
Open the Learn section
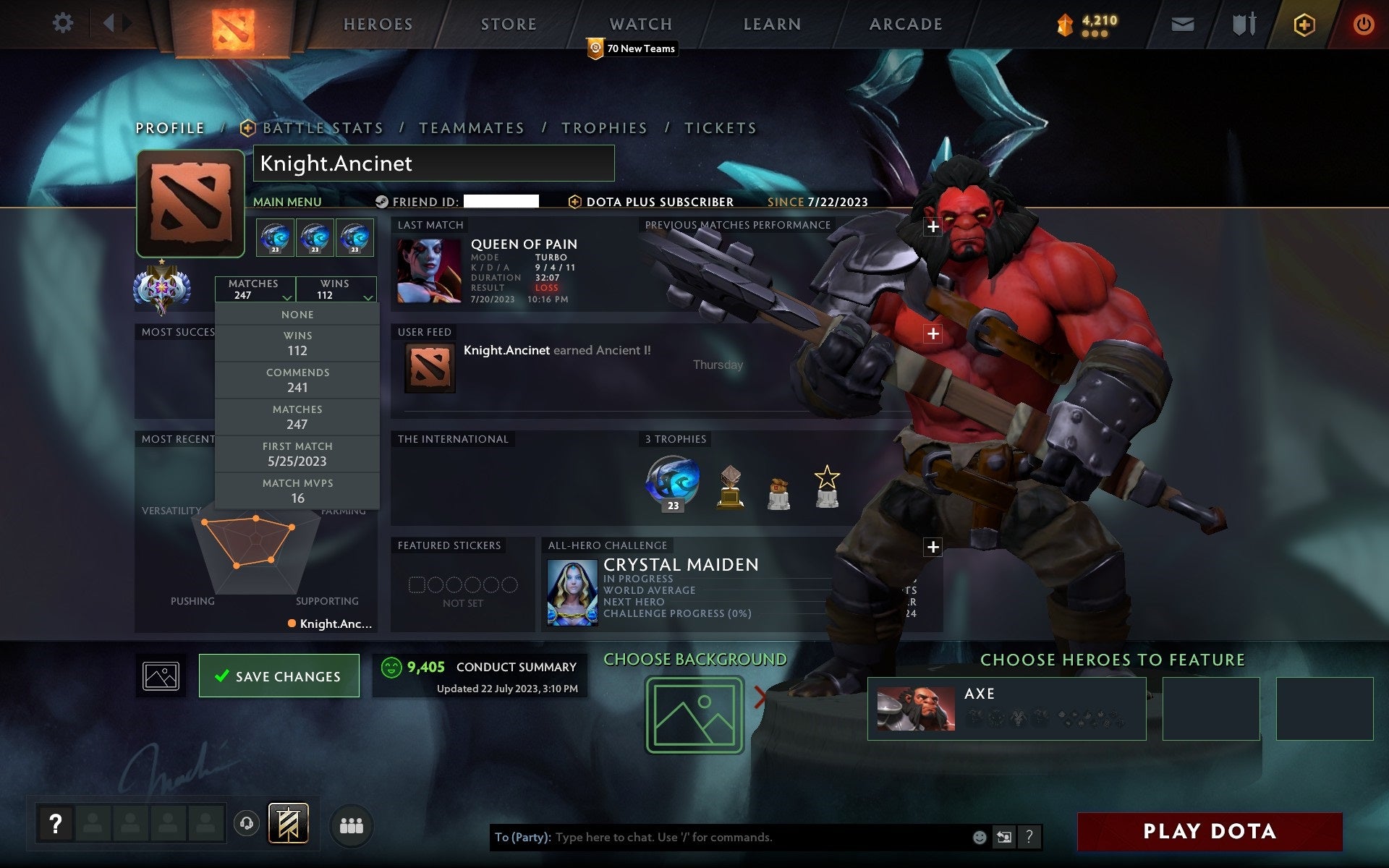coord(772,25)
